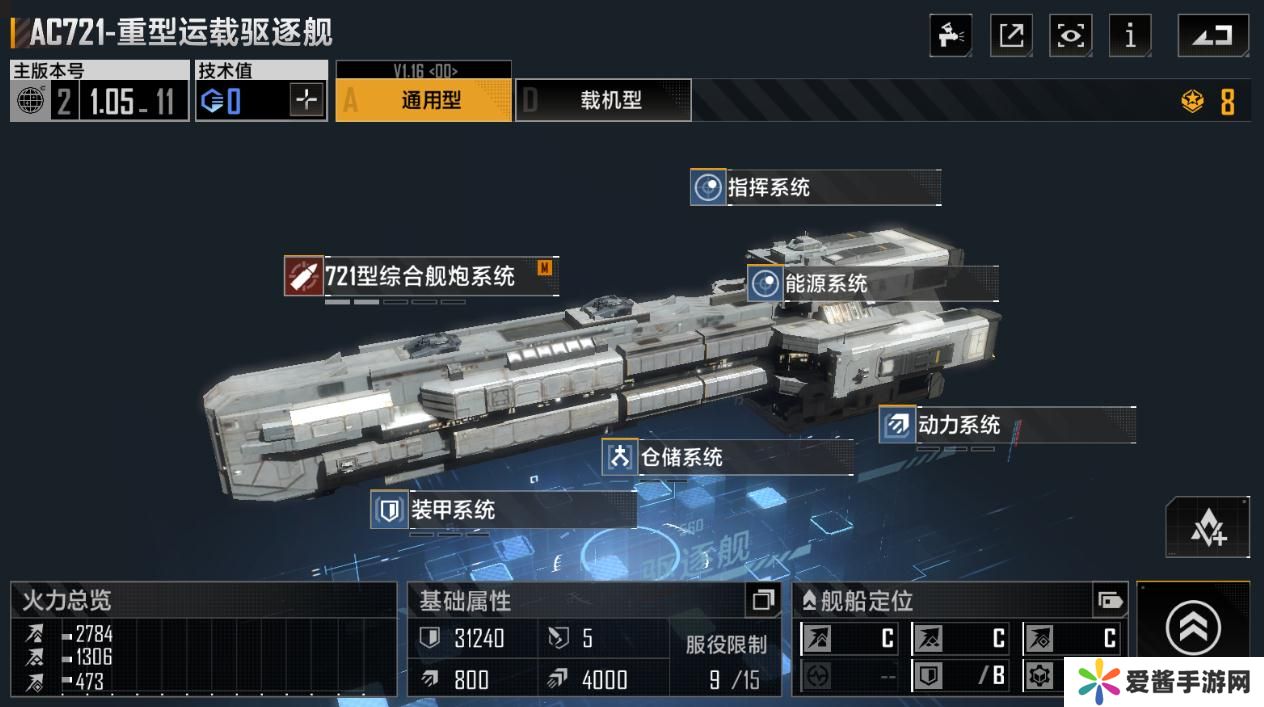This screenshot has width=1264, height=707.
Task: Click the double-chevron upgrade button
Action: (x=1193, y=628)
